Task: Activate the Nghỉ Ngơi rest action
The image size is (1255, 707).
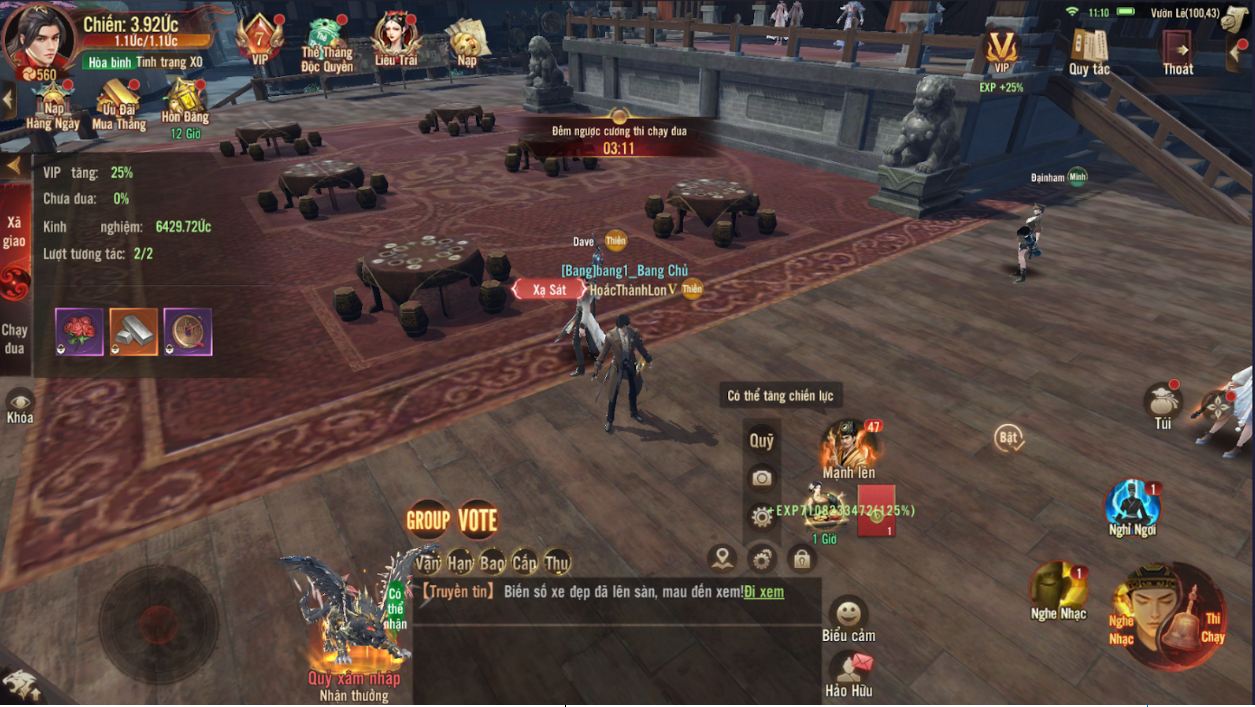Action: coord(1132,505)
